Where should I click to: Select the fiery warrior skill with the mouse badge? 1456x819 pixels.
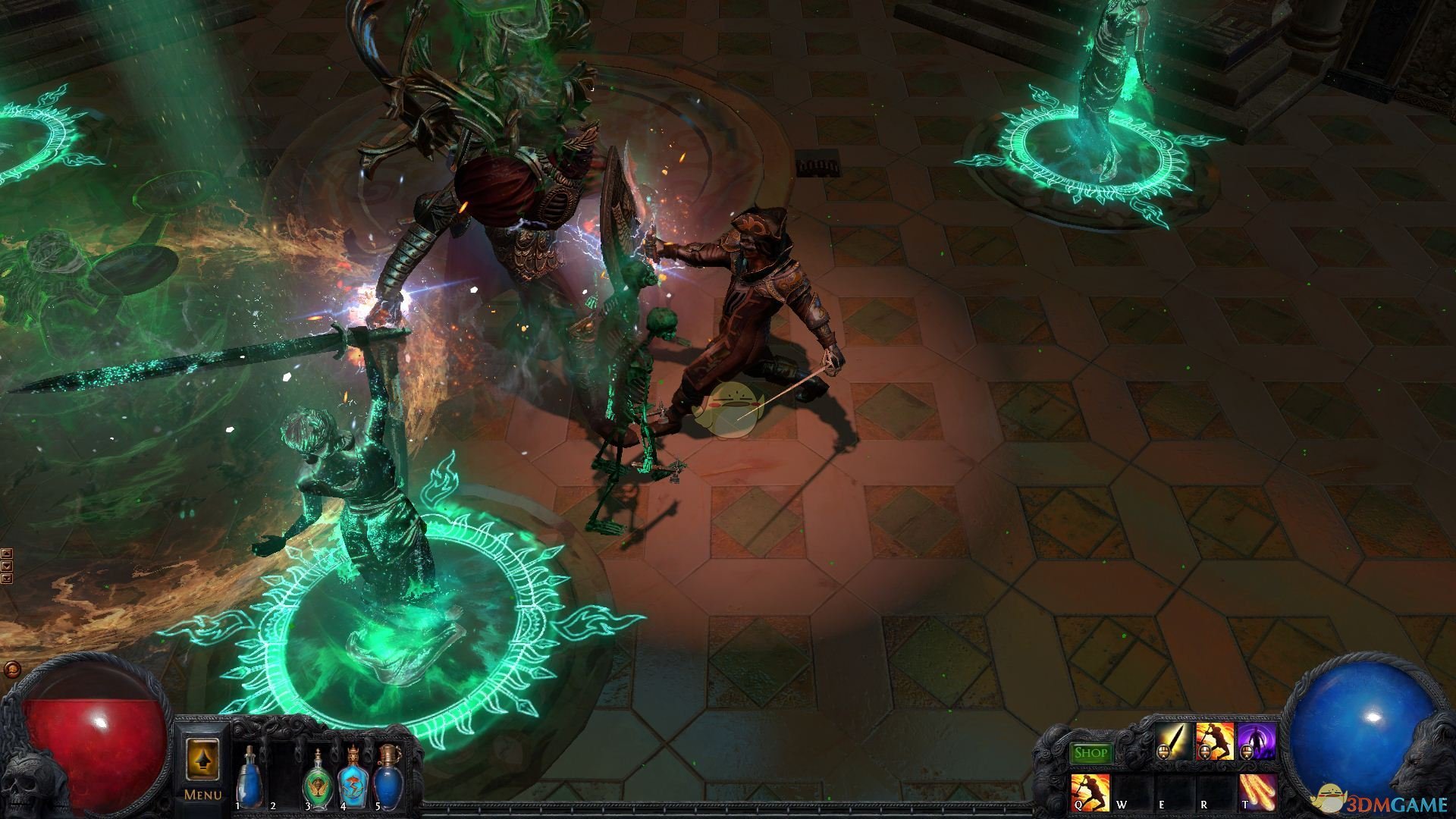pyautogui.click(x=1214, y=742)
